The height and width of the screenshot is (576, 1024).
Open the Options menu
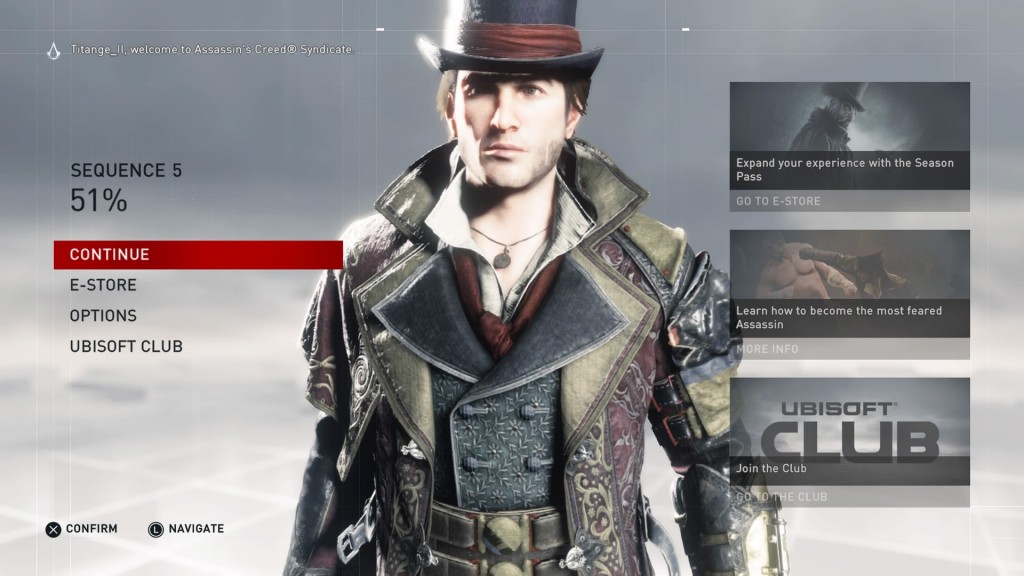coord(103,316)
